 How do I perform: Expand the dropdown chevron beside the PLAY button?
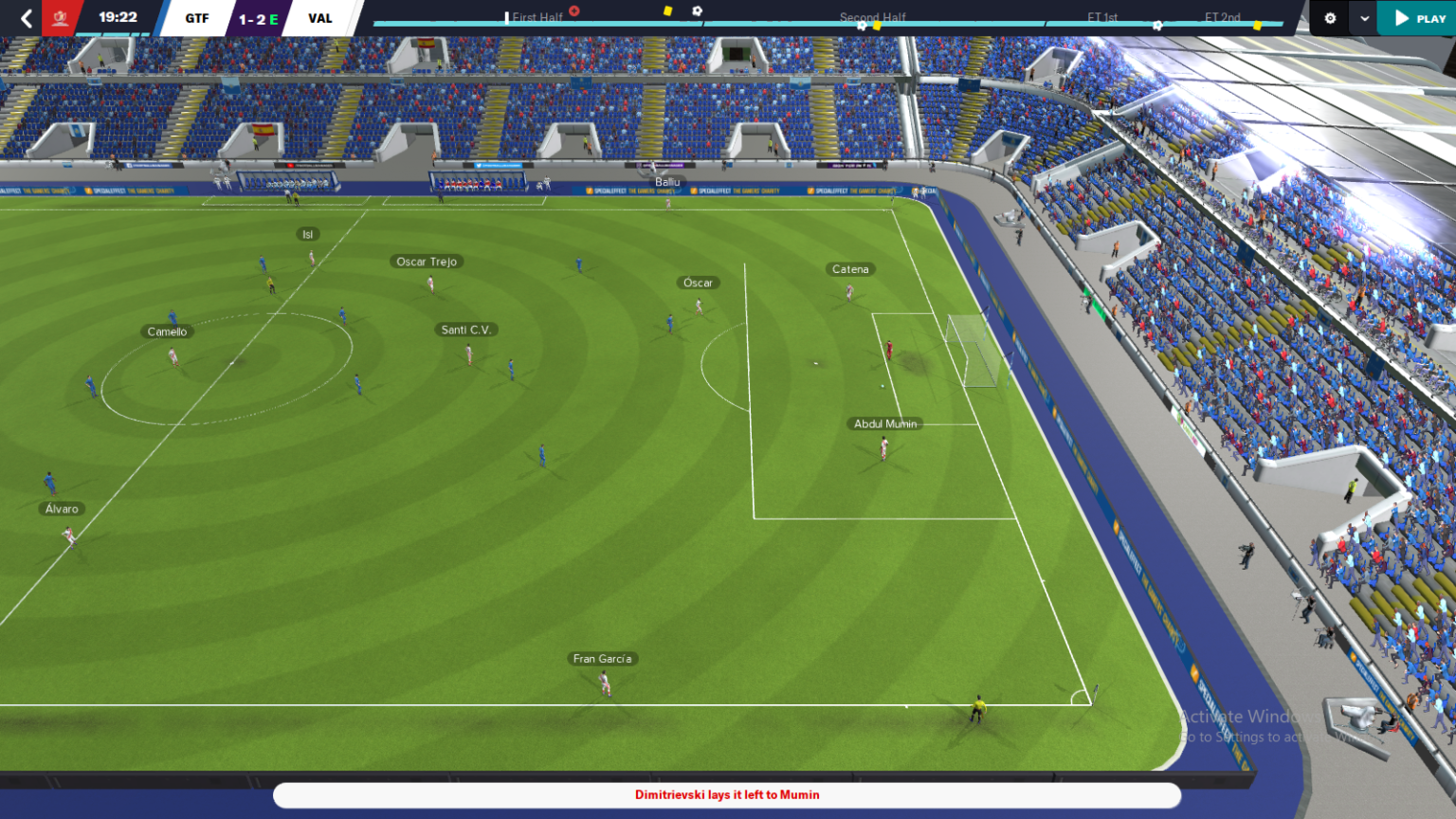[x=1363, y=18]
